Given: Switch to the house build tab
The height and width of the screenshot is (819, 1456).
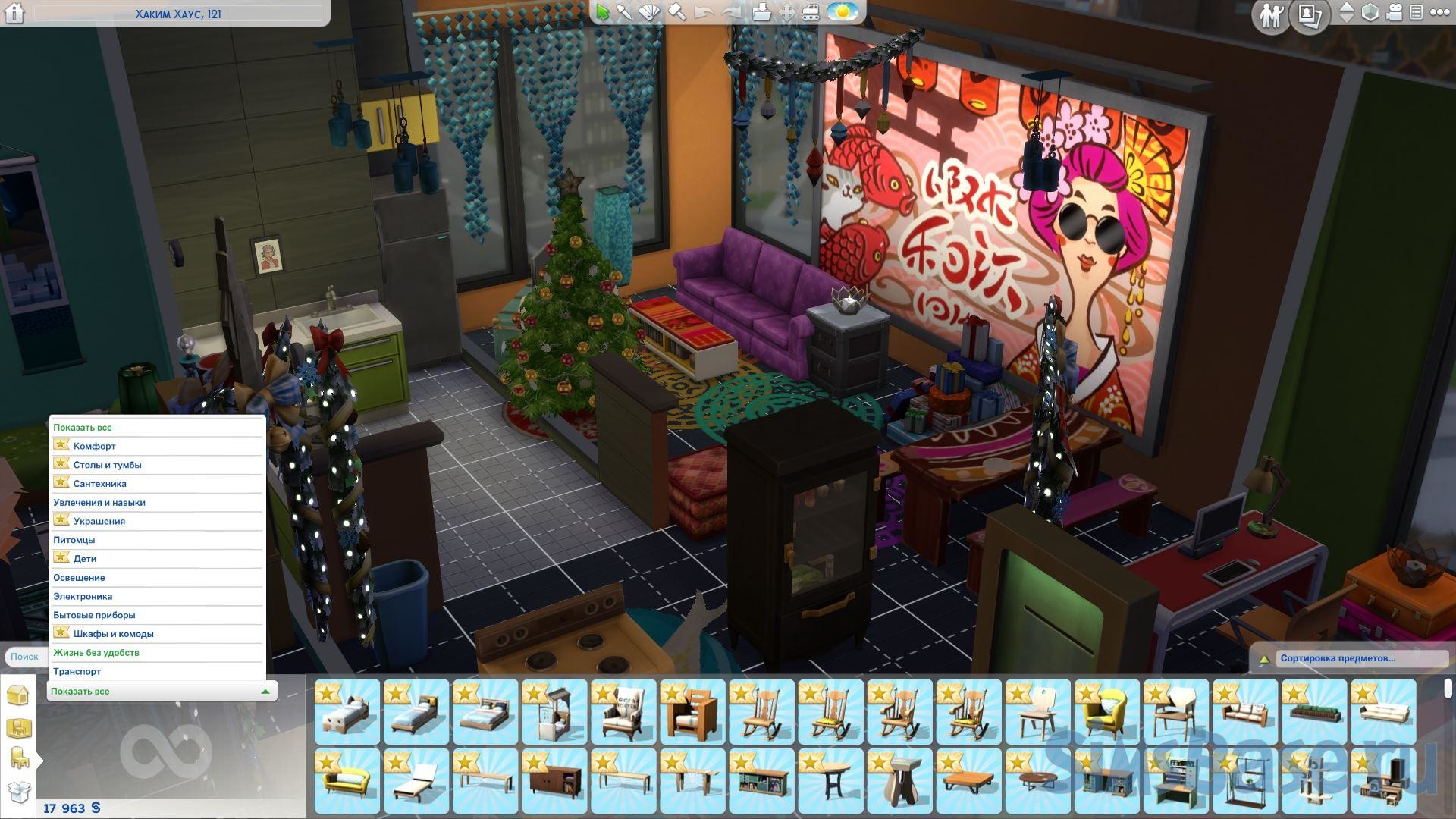Looking at the screenshot, I should 17,695.
